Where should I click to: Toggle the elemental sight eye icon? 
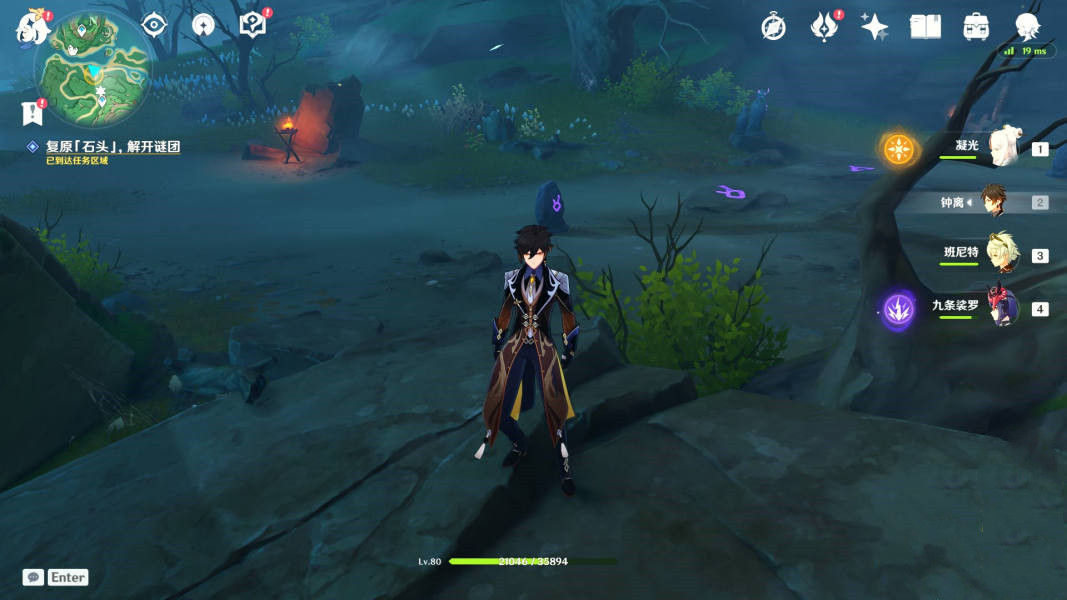tap(154, 25)
